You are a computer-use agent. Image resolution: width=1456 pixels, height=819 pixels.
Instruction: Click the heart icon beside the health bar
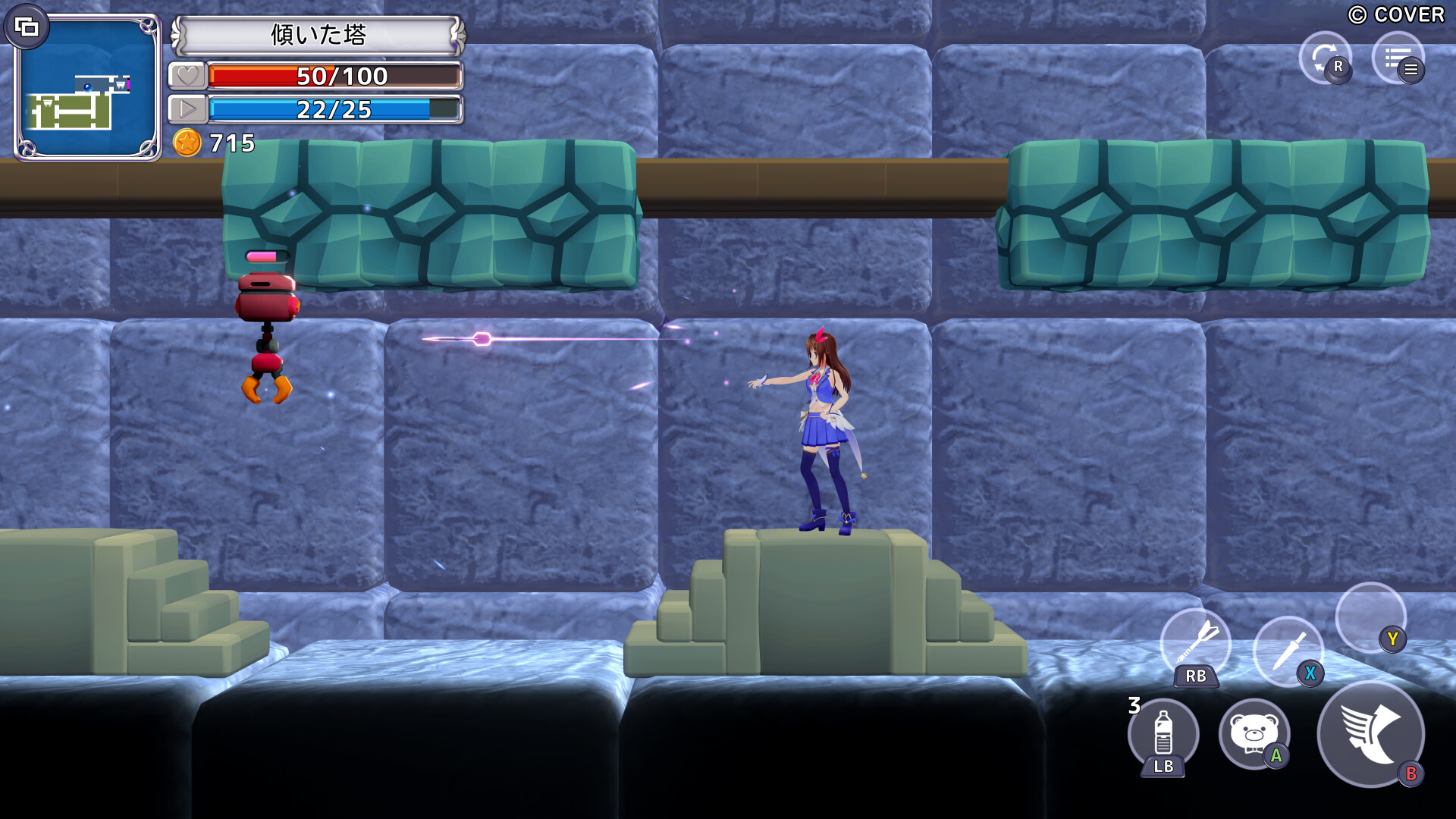point(188,76)
